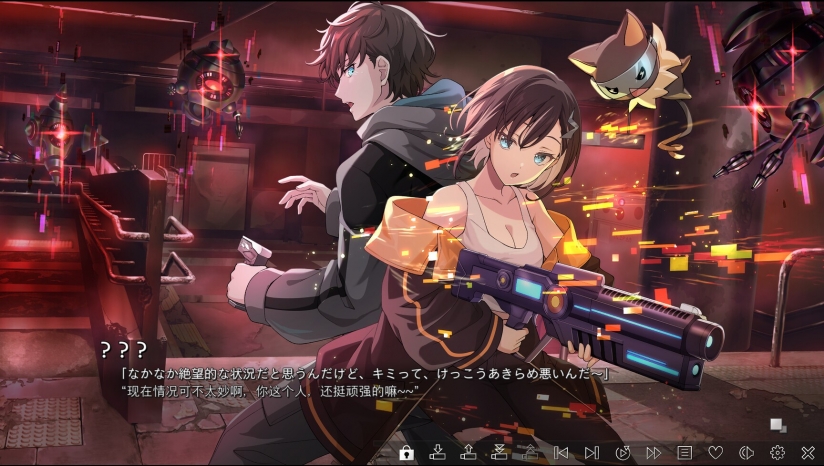Hide the dialogue window with the X icon
Viewport: 824px width, 466px height.
(808, 453)
